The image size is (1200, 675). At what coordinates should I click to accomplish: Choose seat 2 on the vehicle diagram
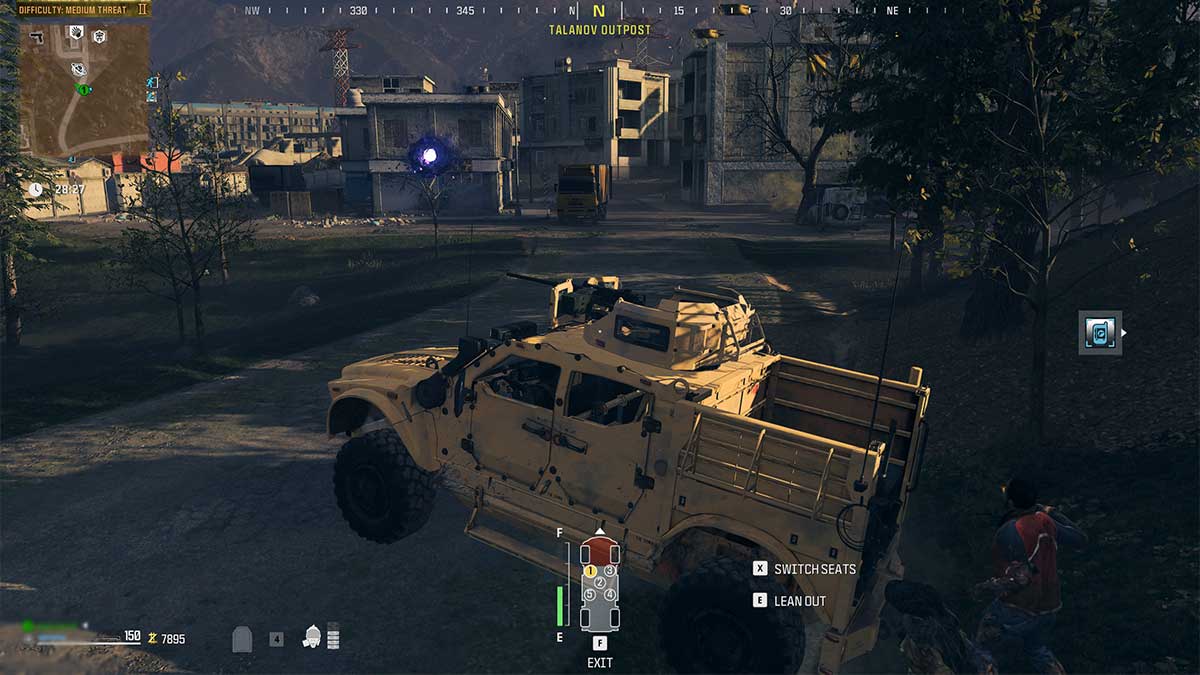click(600, 582)
